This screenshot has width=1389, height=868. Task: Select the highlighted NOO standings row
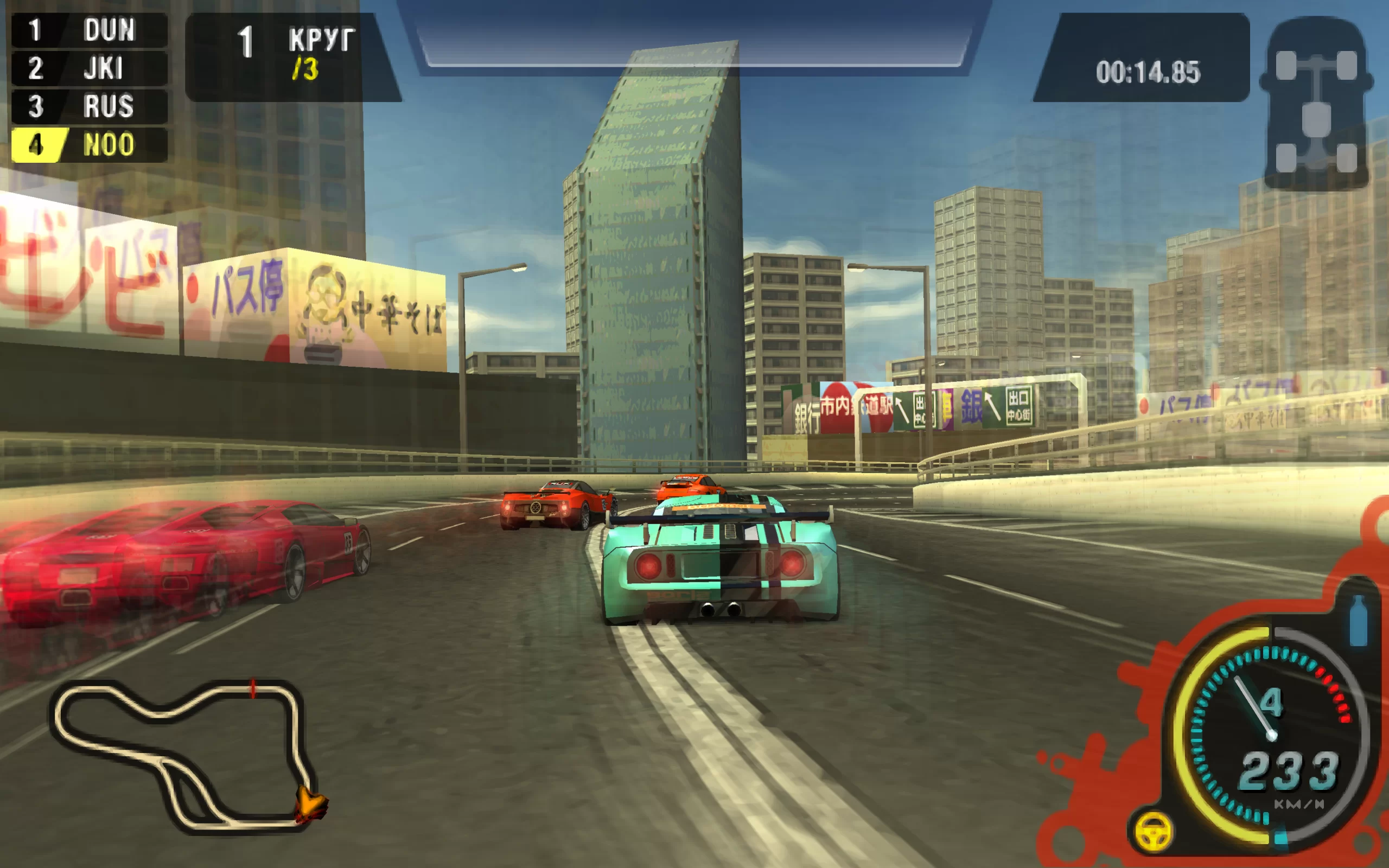[x=90, y=145]
